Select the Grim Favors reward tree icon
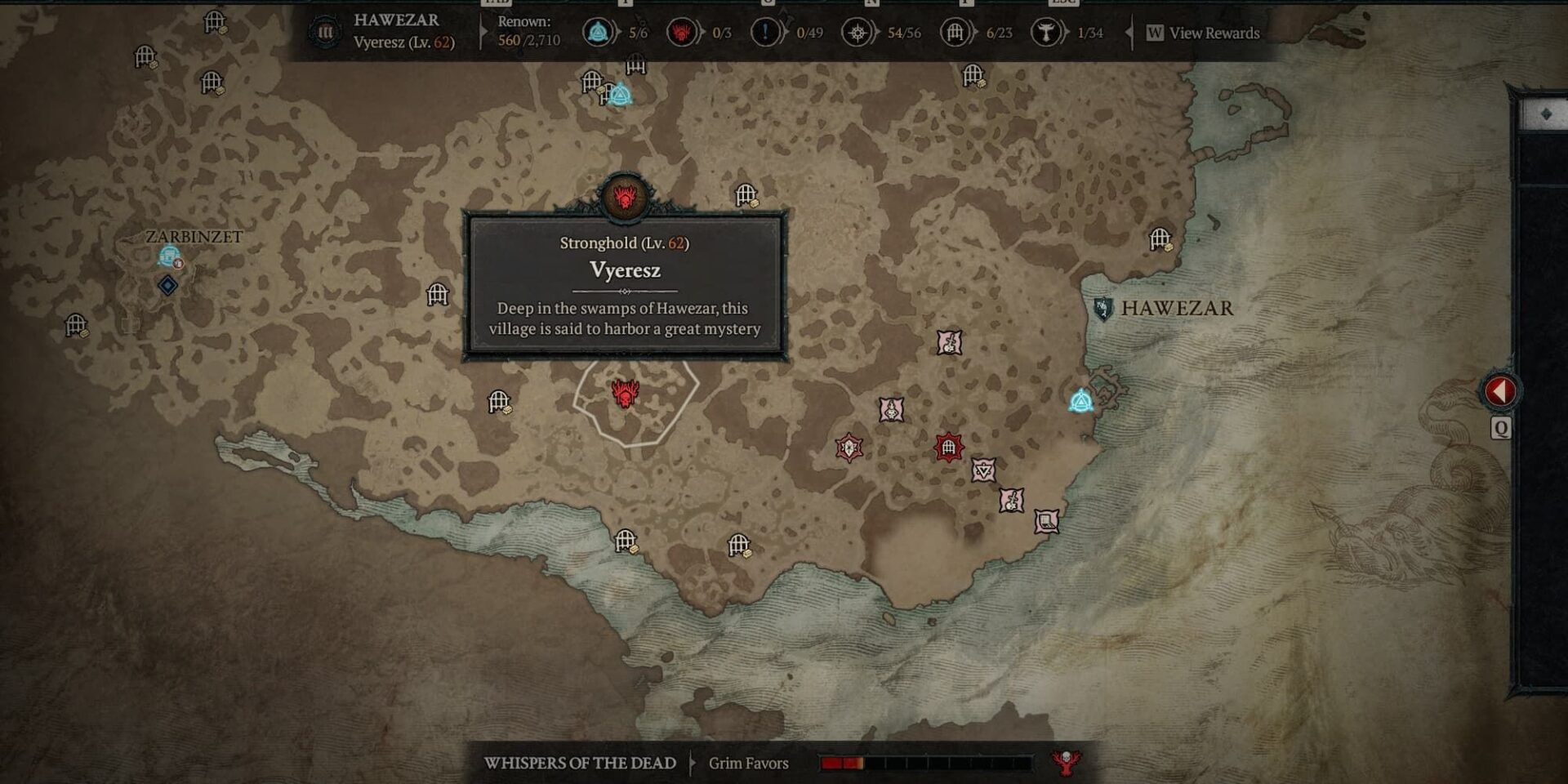 coord(1065,763)
